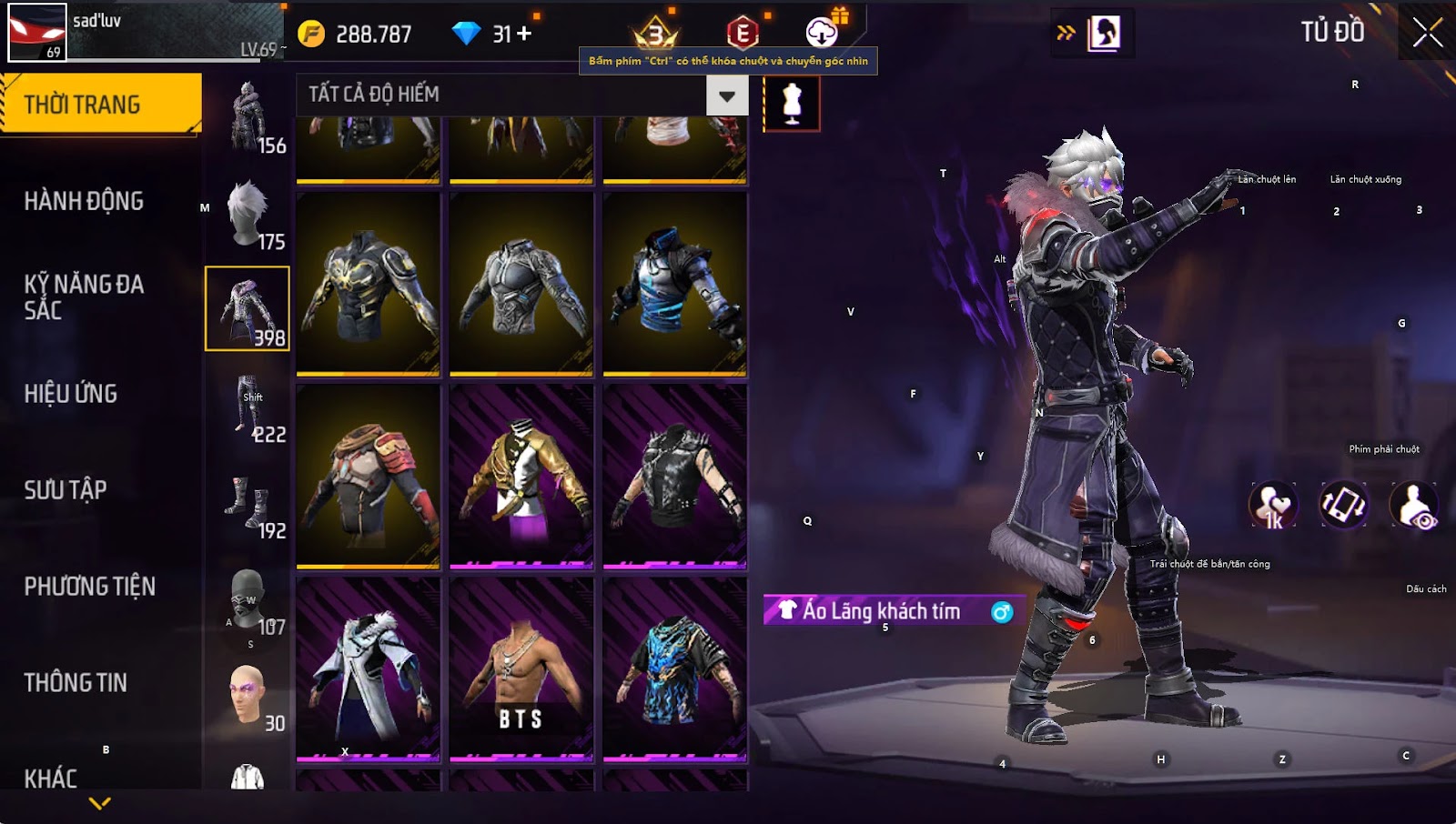Pick the shoes category with 192 items

(248, 502)
